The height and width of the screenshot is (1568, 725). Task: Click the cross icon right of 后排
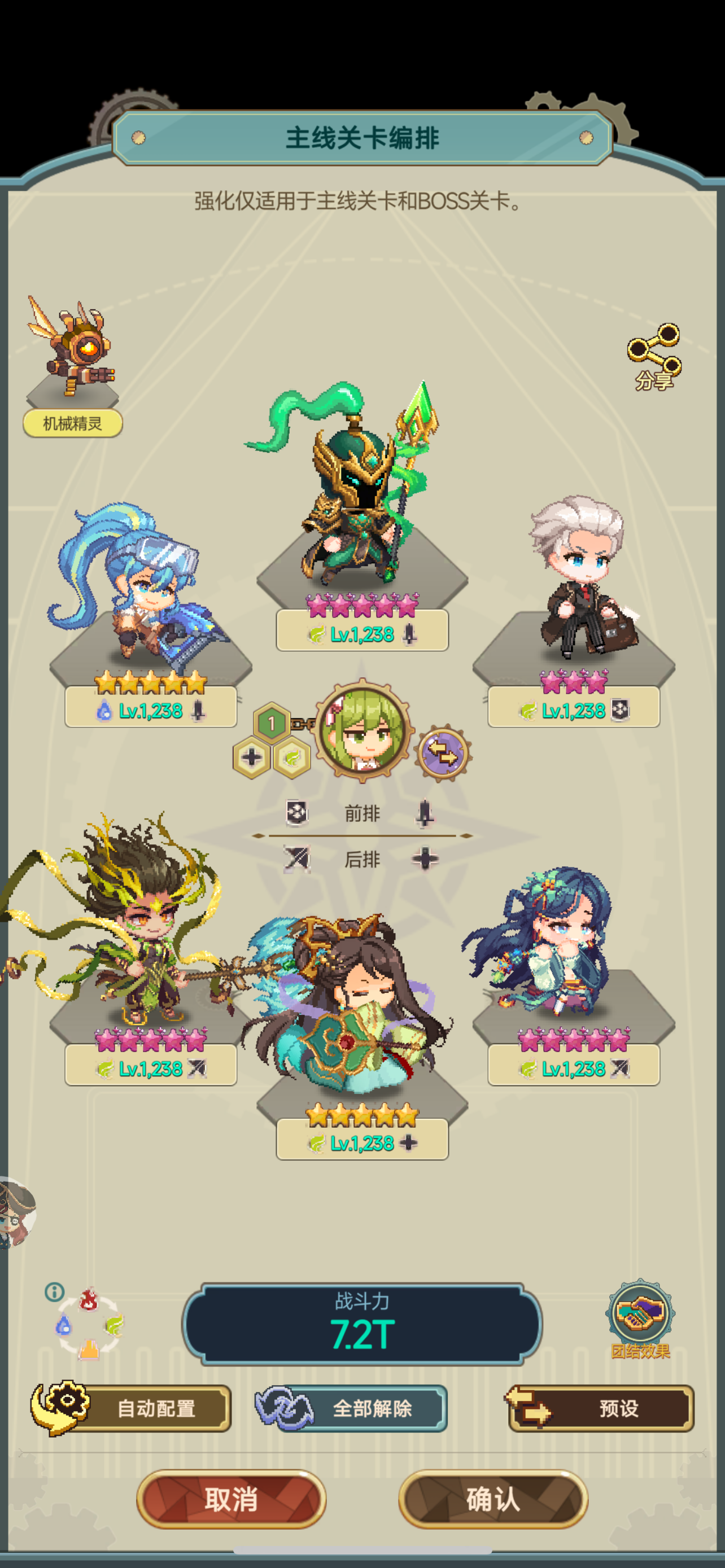425,860
